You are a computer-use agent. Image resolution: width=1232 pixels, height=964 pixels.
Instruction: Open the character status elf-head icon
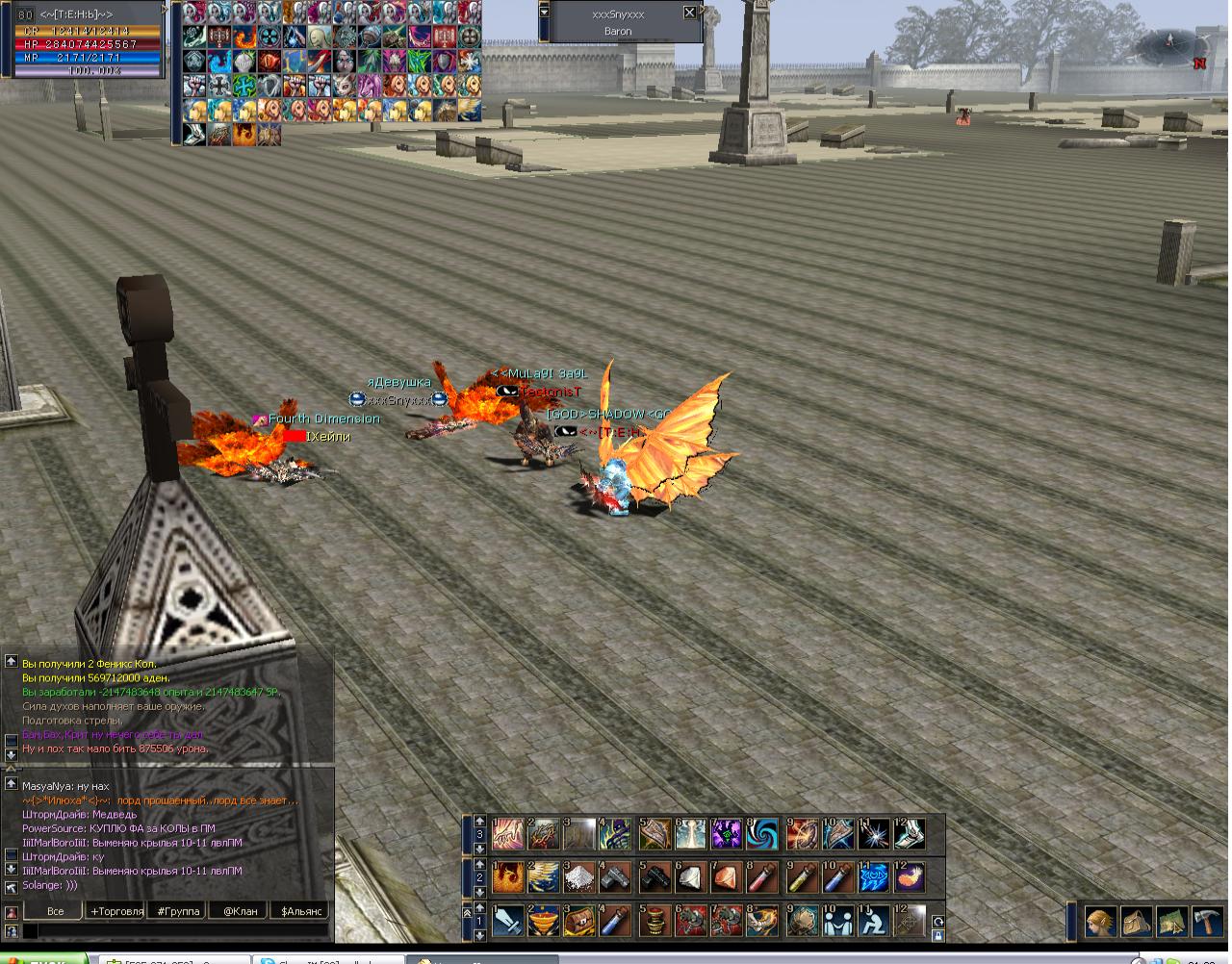[x=1100, y=921]
